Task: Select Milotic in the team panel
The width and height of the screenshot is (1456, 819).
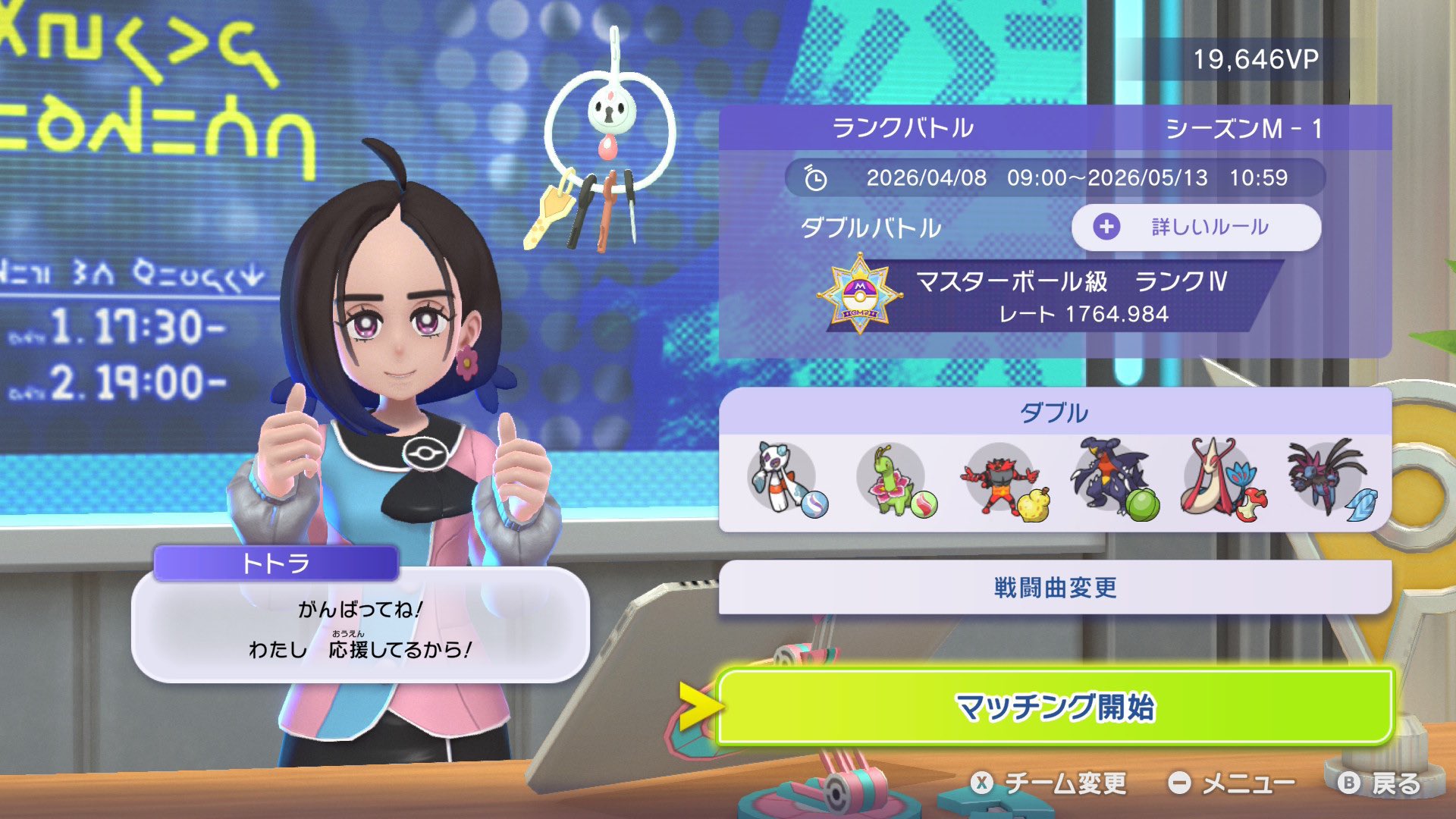Action: pos(1219,479)
